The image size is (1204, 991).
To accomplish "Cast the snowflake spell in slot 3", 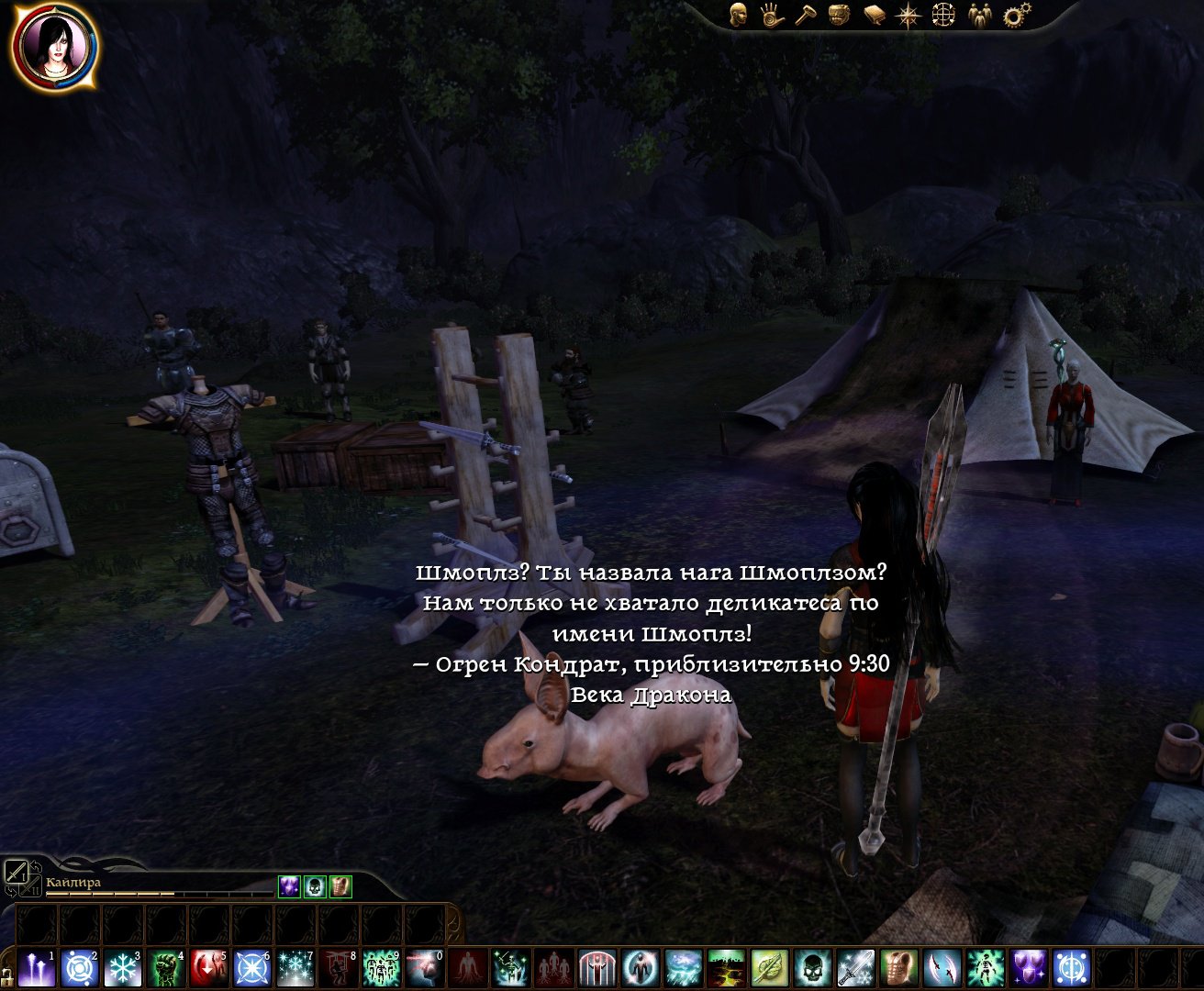I will [x=122, y=967].
